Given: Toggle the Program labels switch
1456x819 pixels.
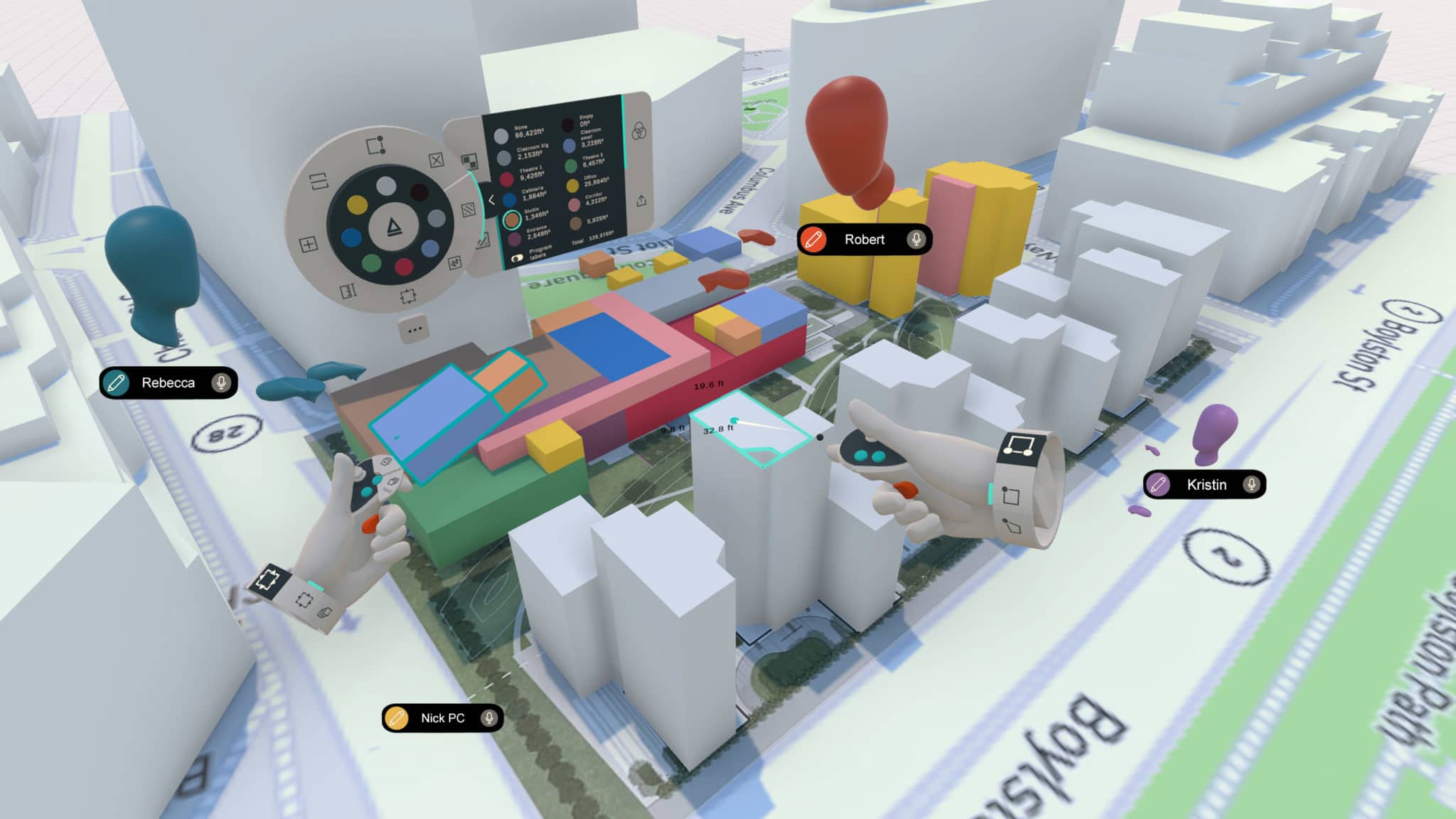Looking at the screenshot, I should coord(518,257).
